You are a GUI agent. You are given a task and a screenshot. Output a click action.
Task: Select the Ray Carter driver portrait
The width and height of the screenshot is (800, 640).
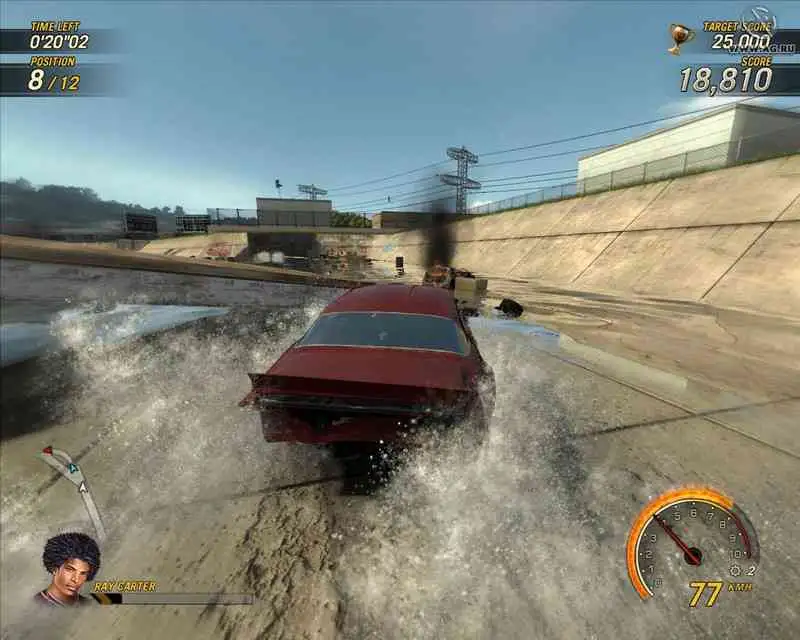(69, 568)
